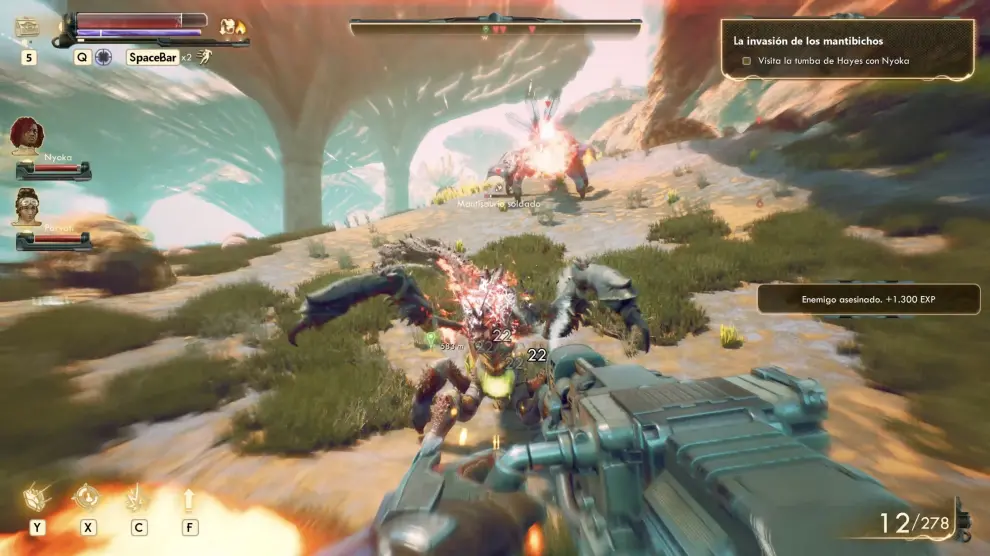Trigger the second companion ability burst icon
Image resolution: width=990 pixels, height=556 pixels.
138,497
